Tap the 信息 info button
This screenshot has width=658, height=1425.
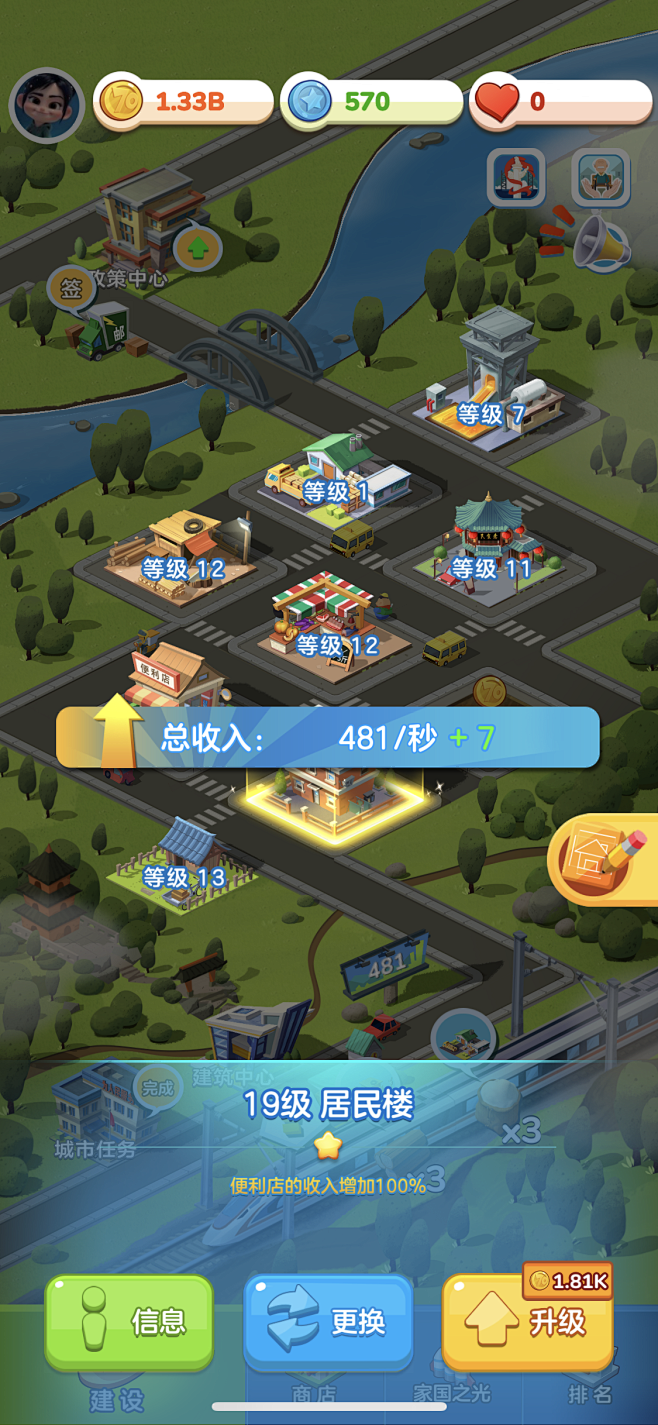[129, 1321]
